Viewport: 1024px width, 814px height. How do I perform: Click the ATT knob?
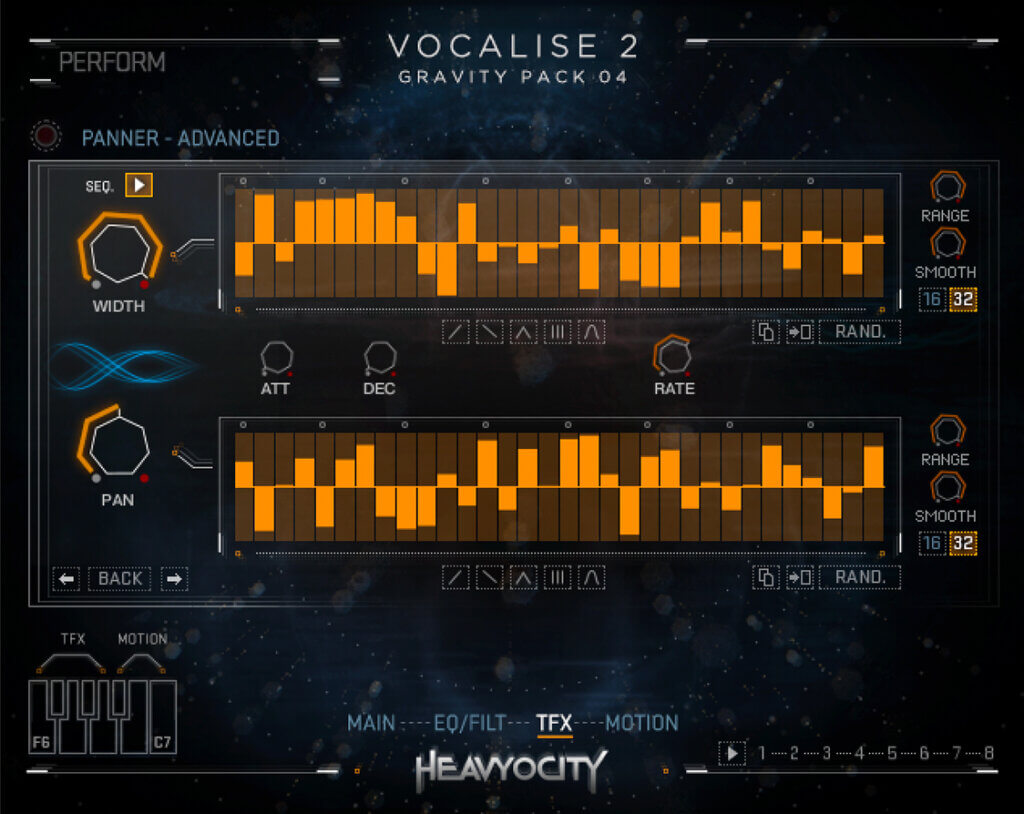click(275, 357)
